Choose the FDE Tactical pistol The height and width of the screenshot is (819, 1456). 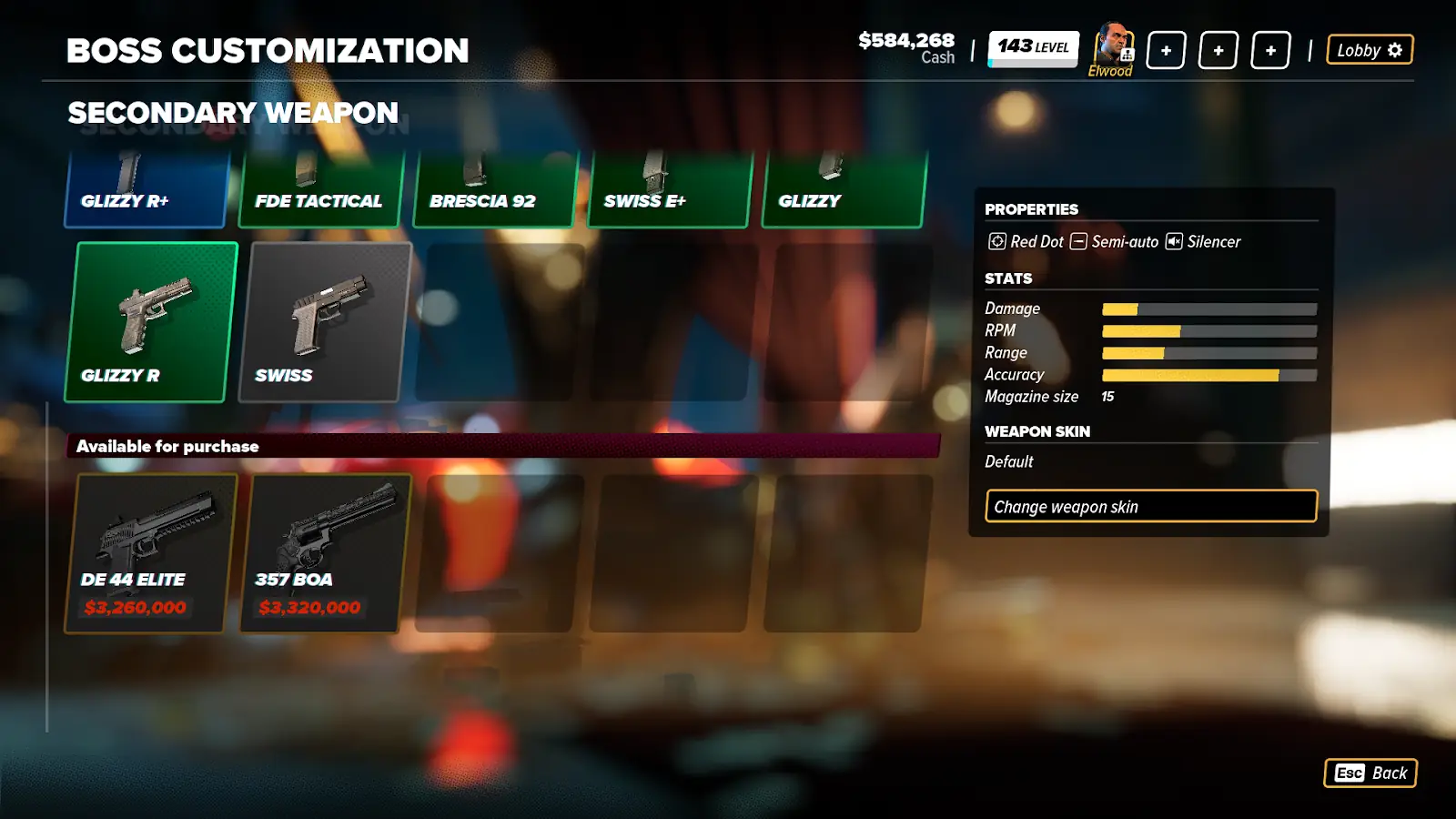click(320, 189)
